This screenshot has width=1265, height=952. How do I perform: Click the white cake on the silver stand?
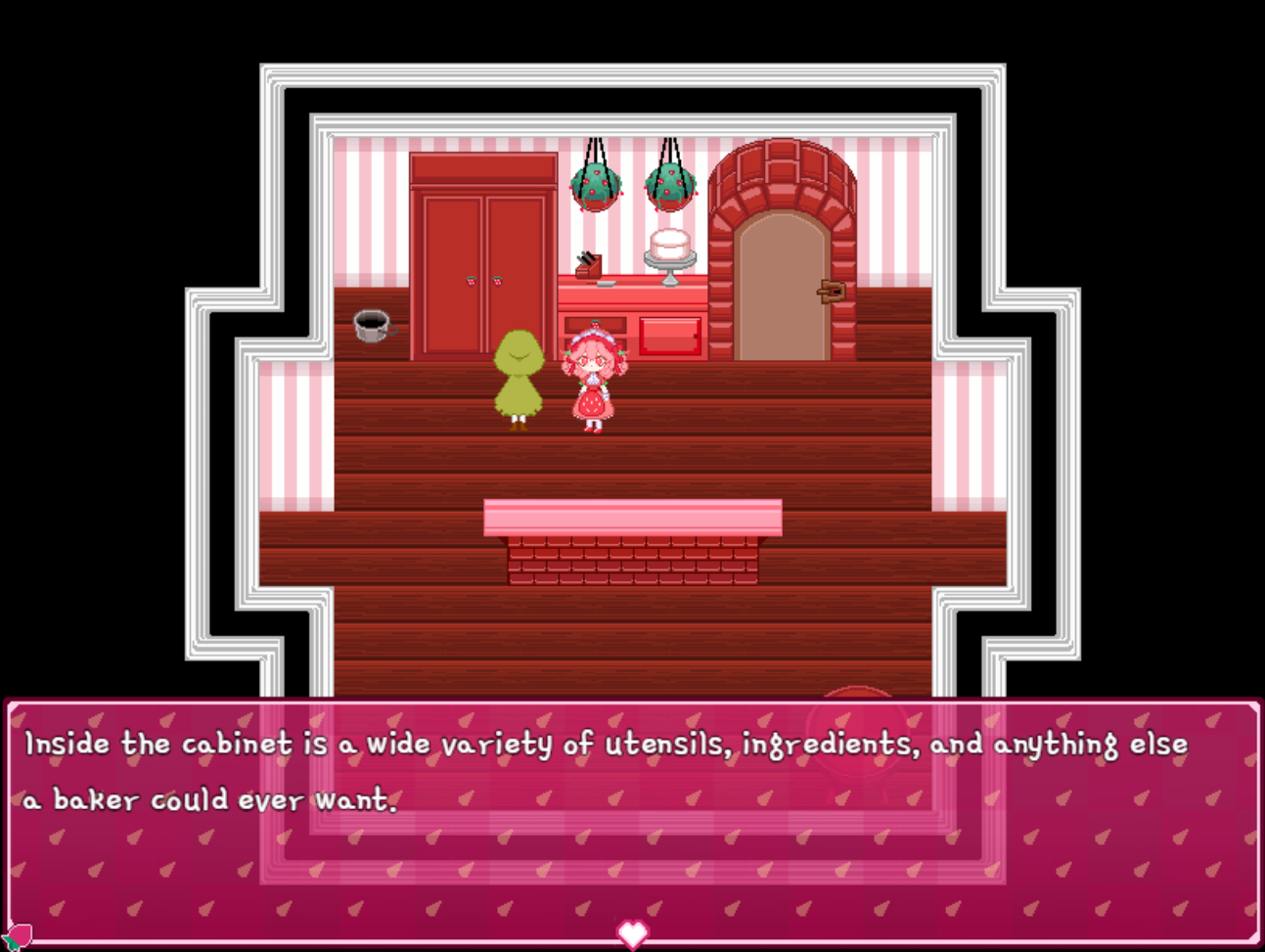668,243
